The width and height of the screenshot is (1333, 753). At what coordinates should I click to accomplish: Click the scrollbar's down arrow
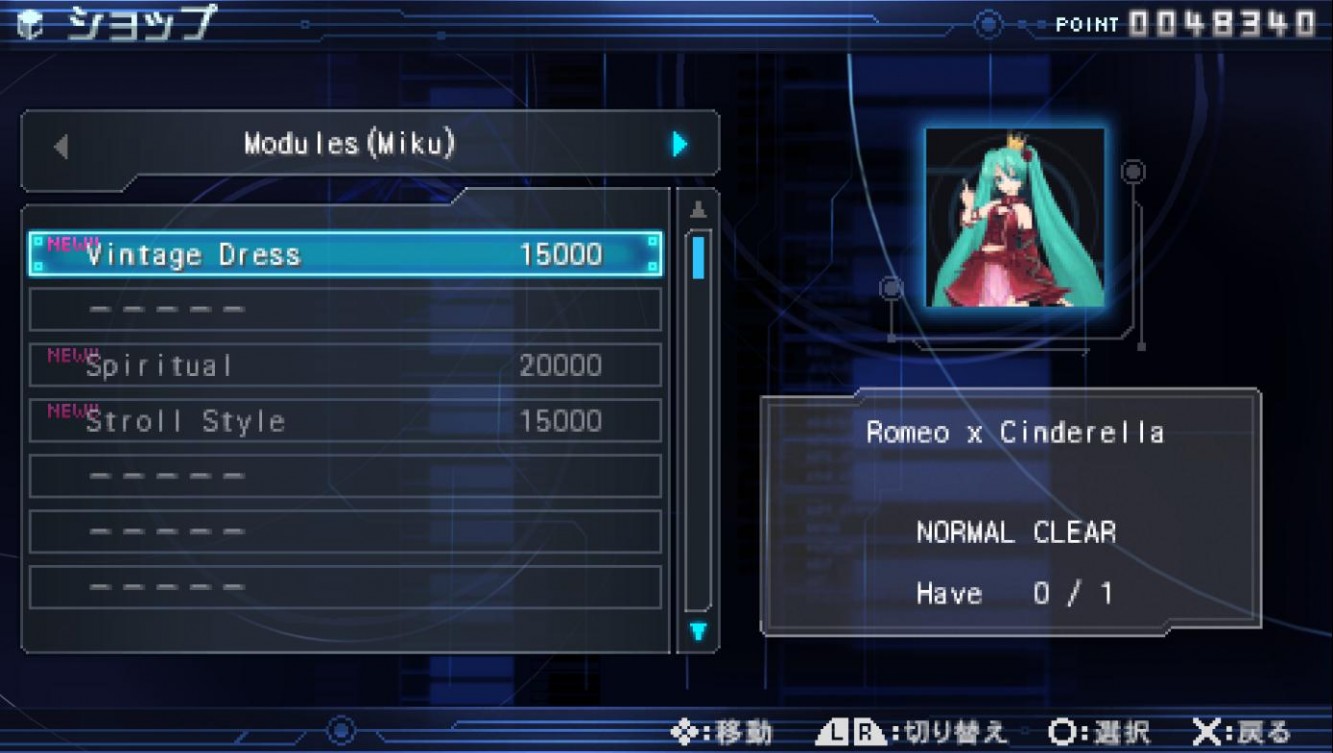click(698, 631)
